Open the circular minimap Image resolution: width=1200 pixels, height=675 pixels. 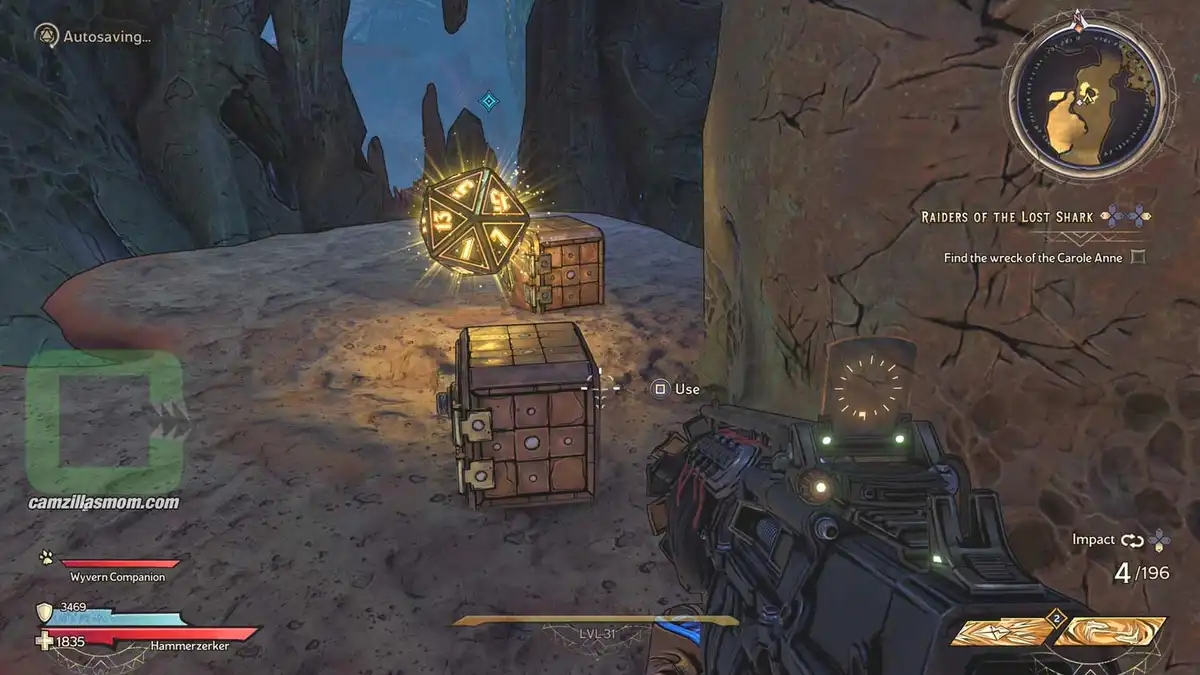pyautogui.click(x=1087, y=104)
